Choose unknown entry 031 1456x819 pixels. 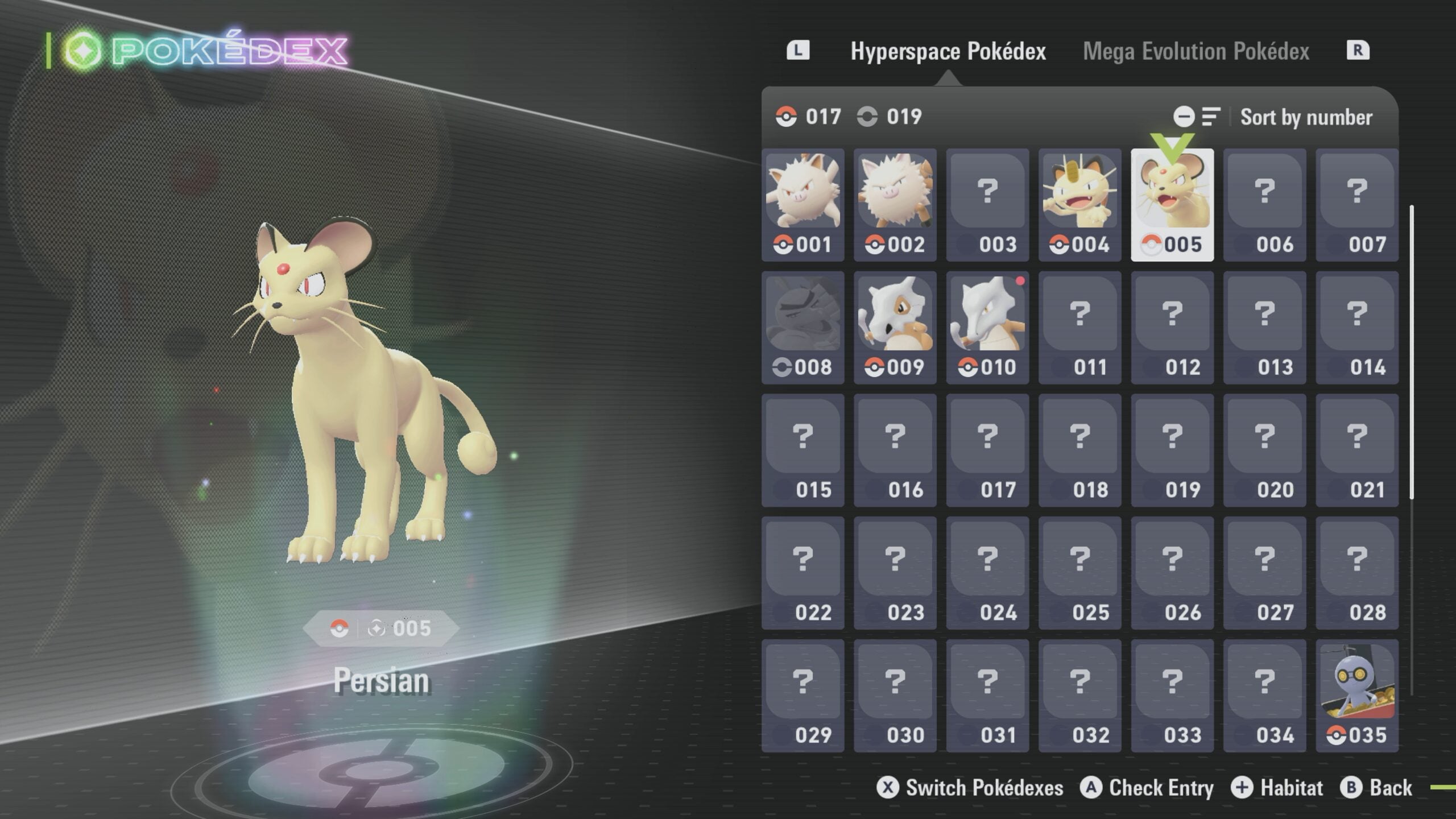point(987,696)
